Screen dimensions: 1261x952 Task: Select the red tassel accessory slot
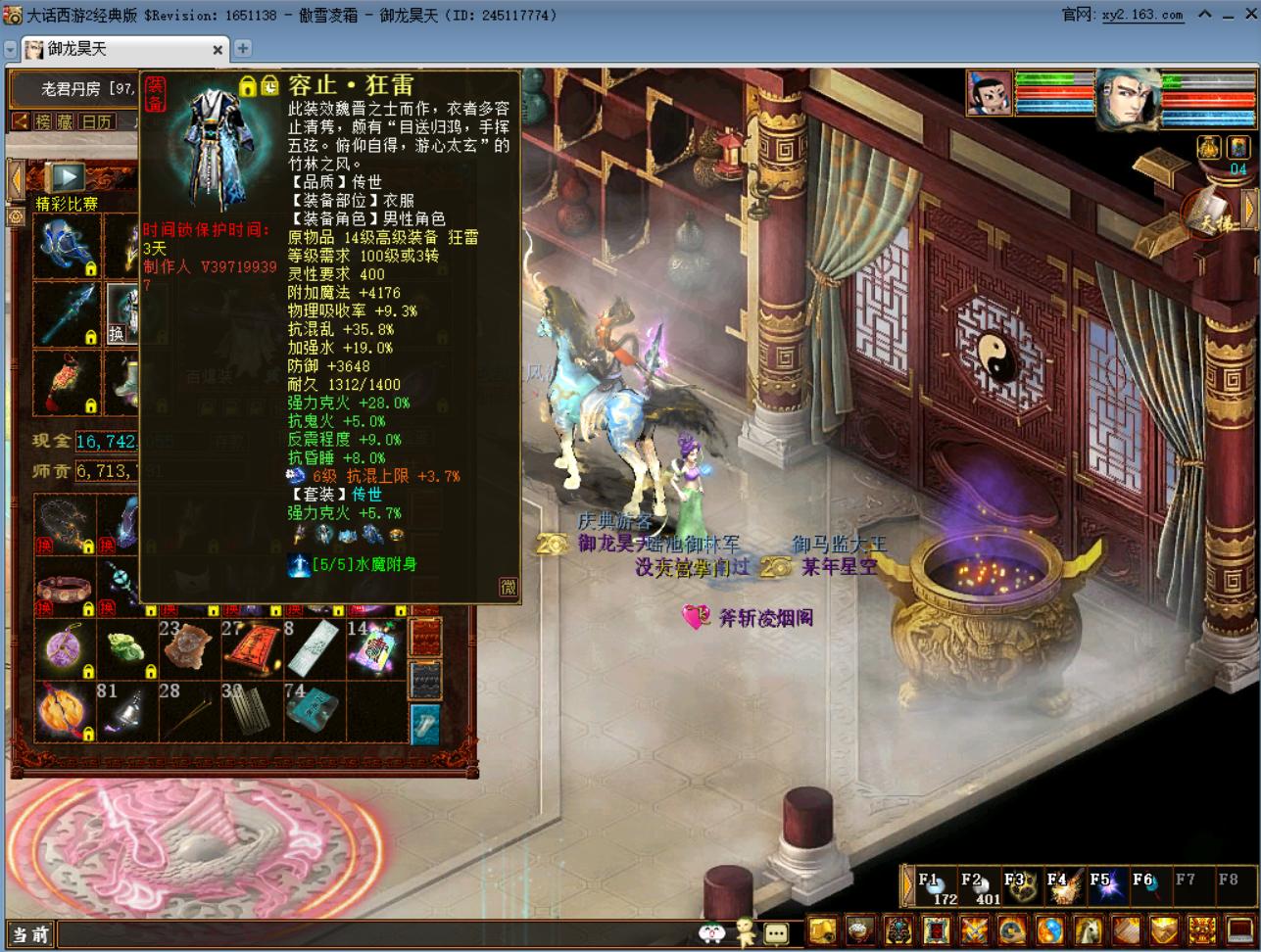(x=66, y=382)
